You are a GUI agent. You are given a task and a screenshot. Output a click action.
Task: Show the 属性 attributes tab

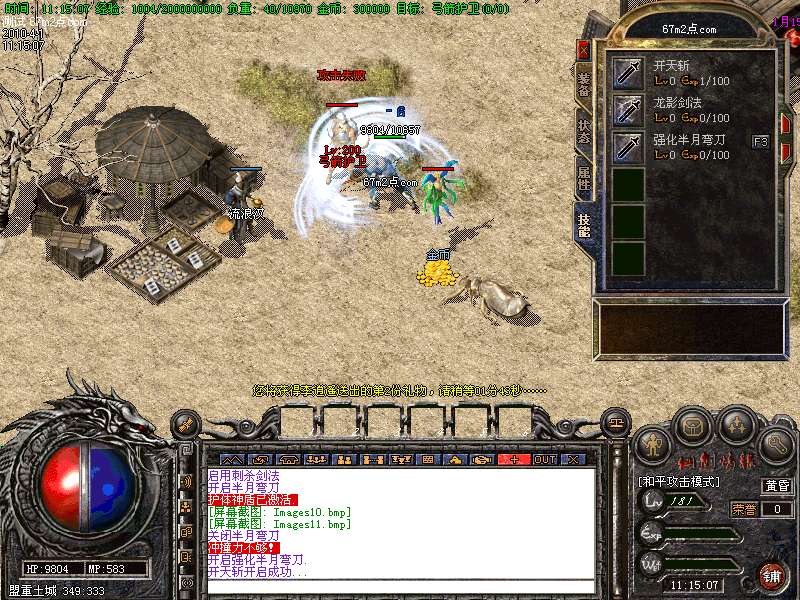tap(585, 177)
